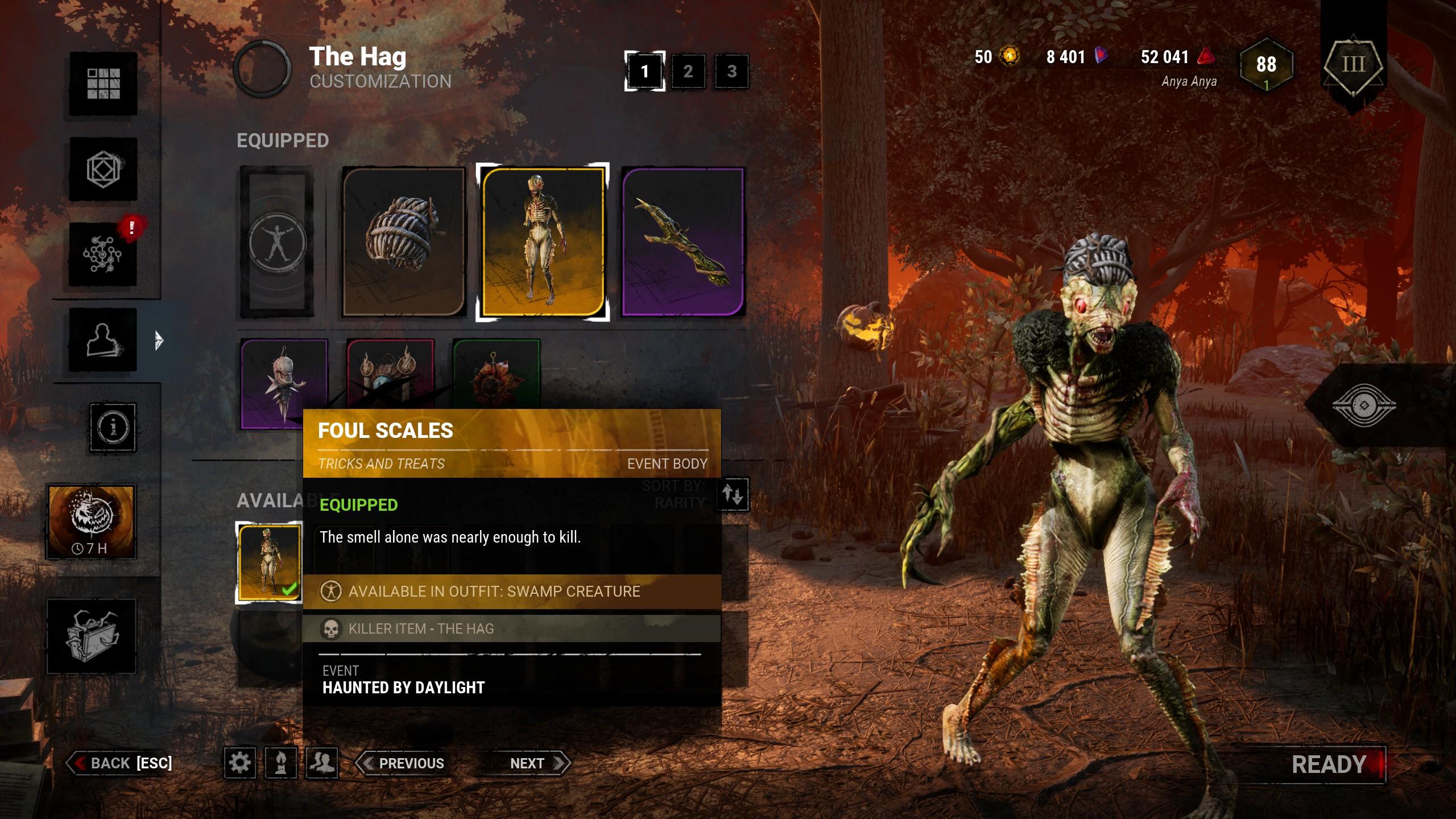1456x819 pixels.
Task: Open the full outfit slot
Action: pyautogui.click(x=277, y=242)
